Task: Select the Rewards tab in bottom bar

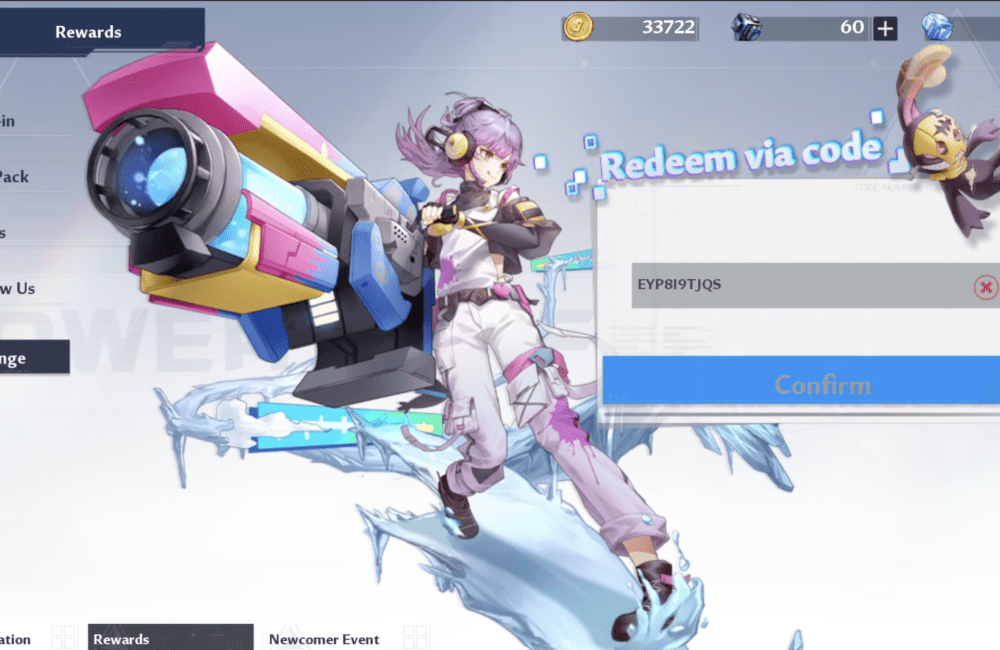Action: tap(168, 639)
